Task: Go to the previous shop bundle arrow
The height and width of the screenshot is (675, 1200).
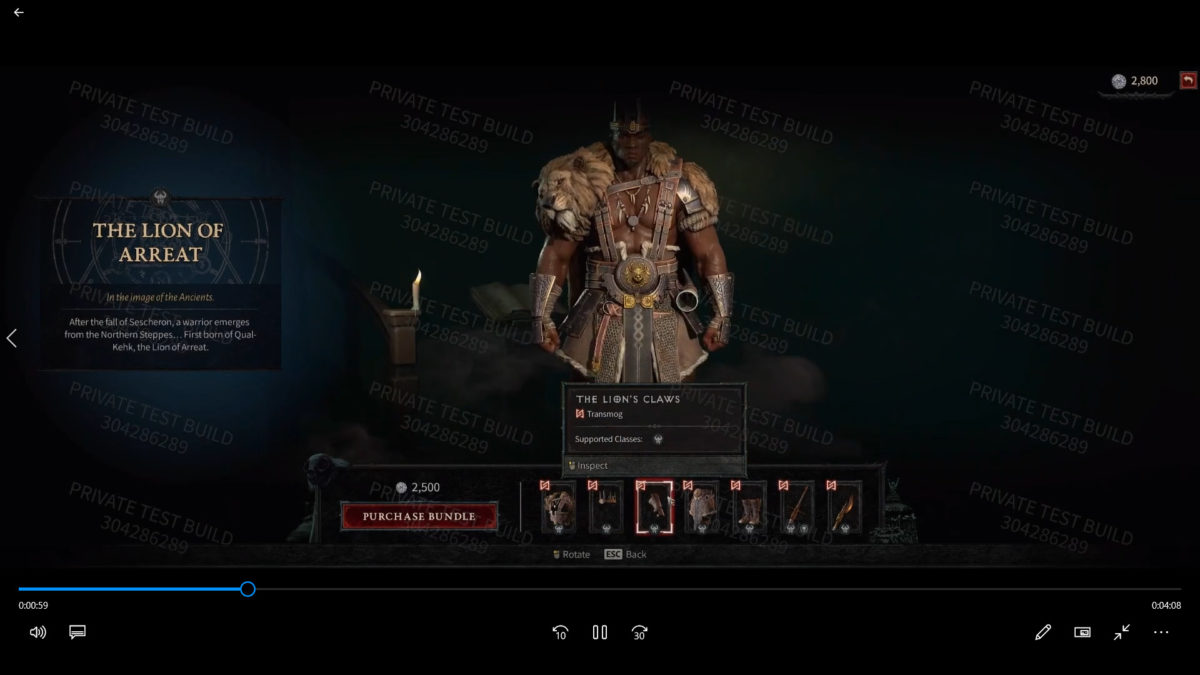Action: (12, 338)
